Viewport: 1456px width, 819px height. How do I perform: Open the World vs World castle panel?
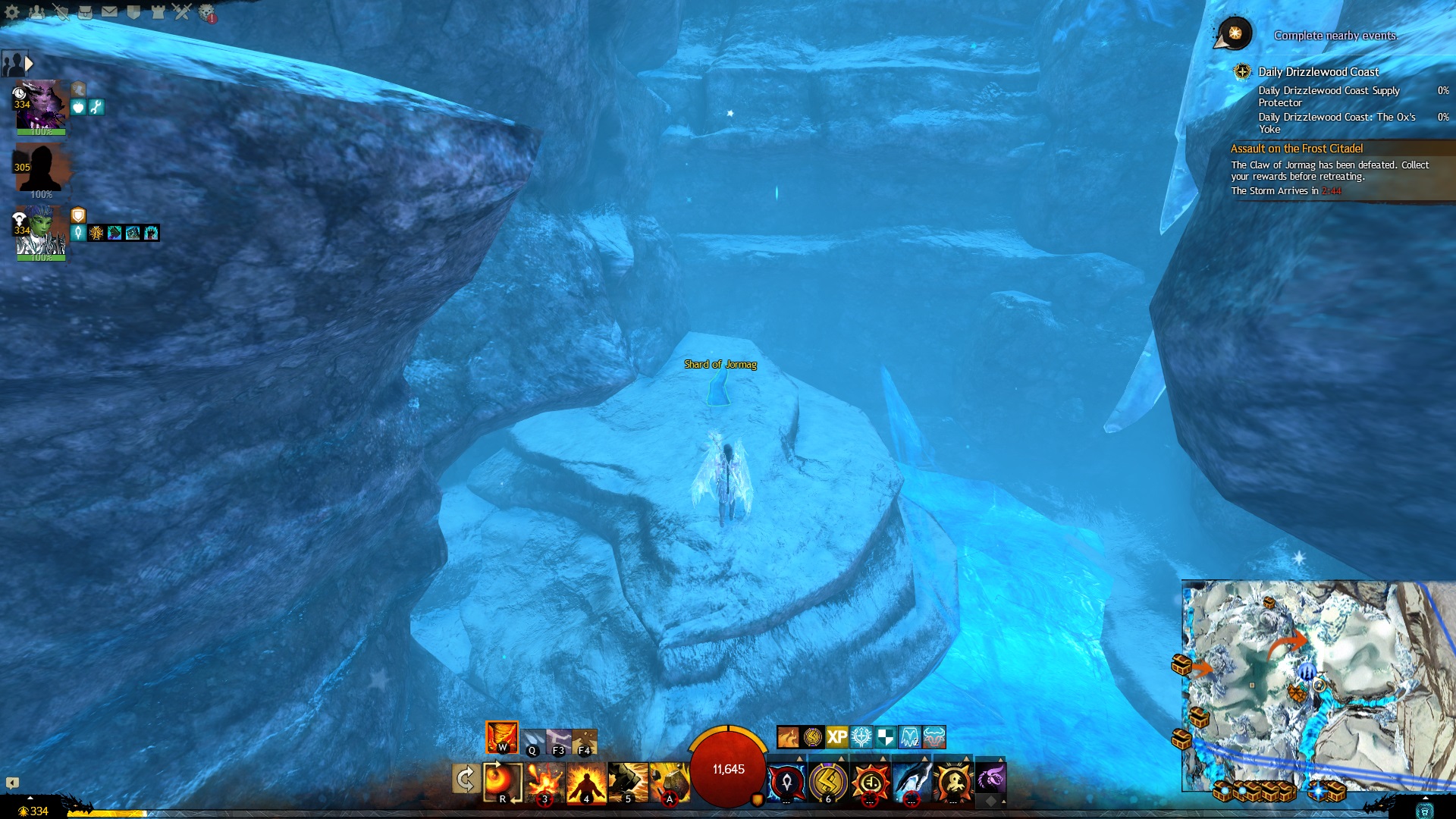158,12
